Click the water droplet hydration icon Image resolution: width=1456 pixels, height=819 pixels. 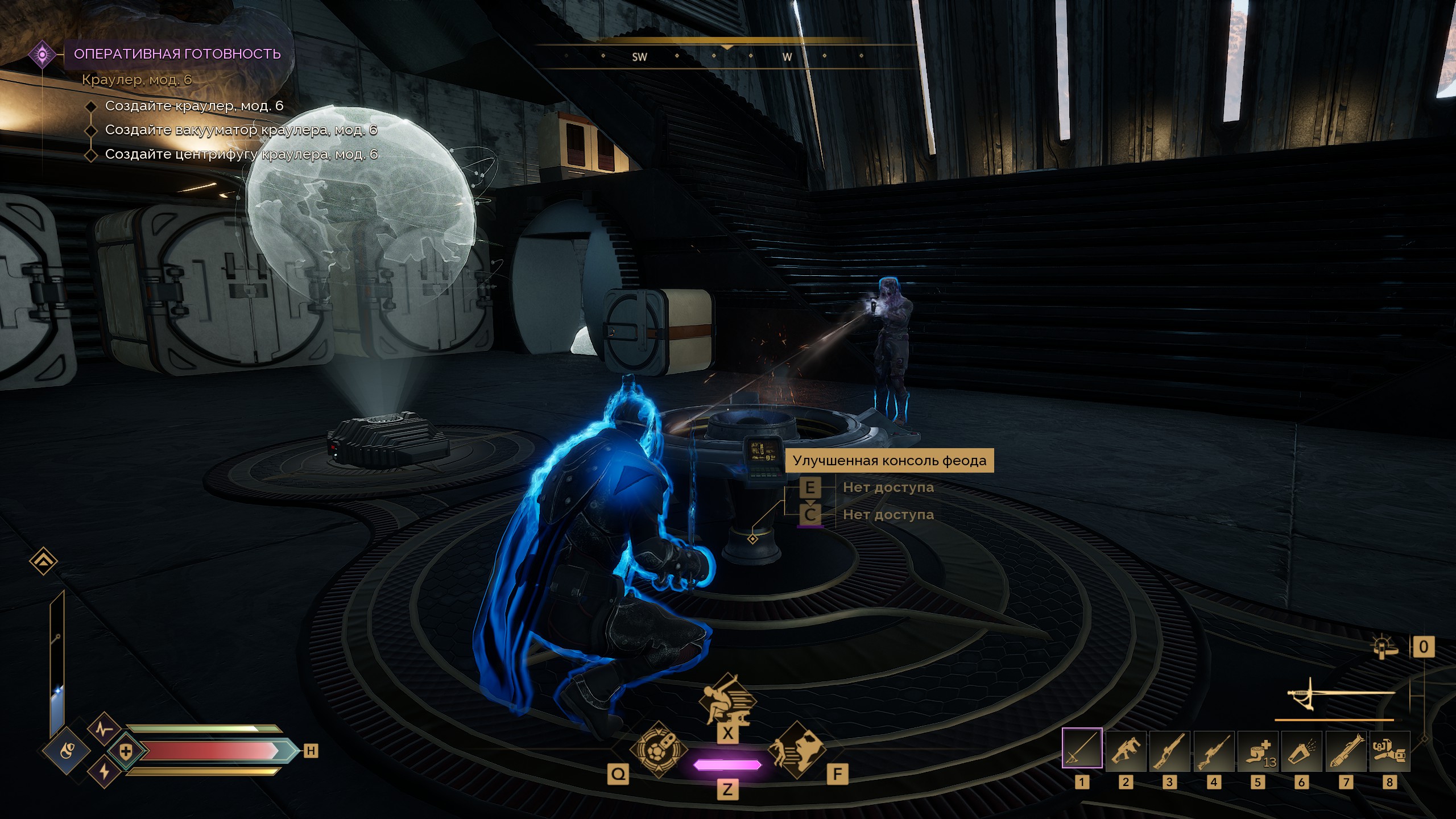[66, 751]
